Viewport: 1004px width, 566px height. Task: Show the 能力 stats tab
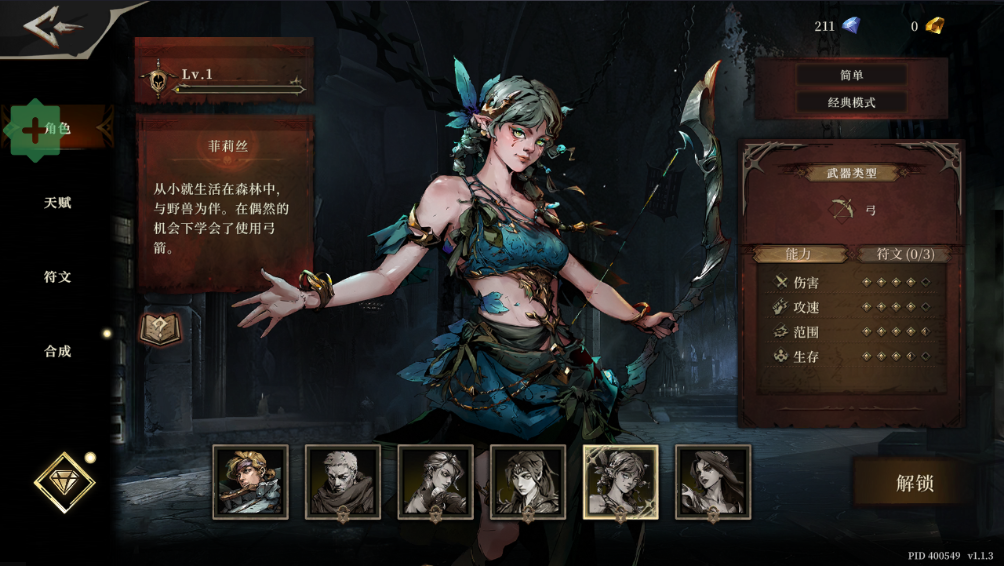point(798,254)
